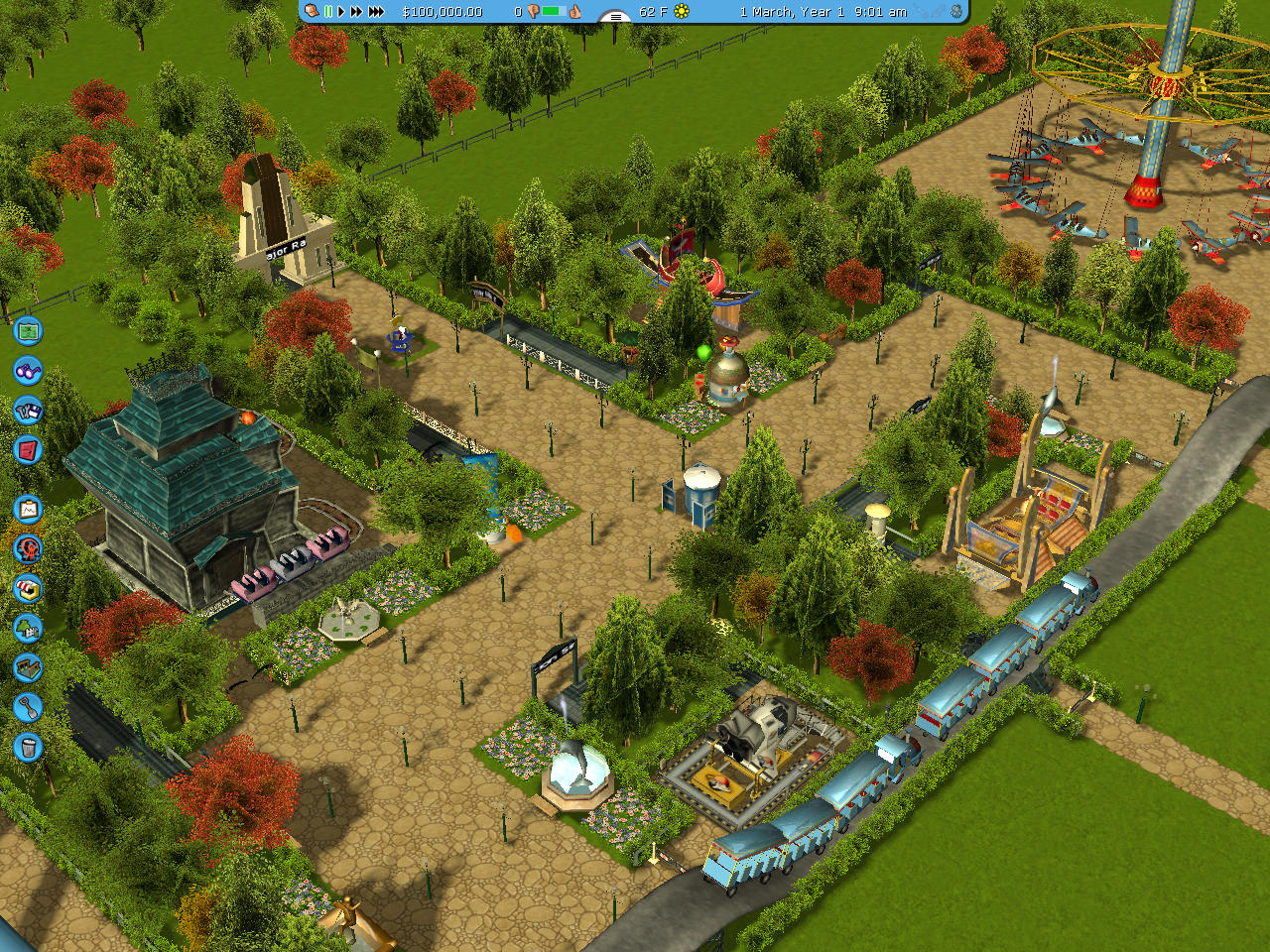Open the shops and stalls icon
Image resolution: width=1270 pixels, height=952 pixels.
point(28,588)
